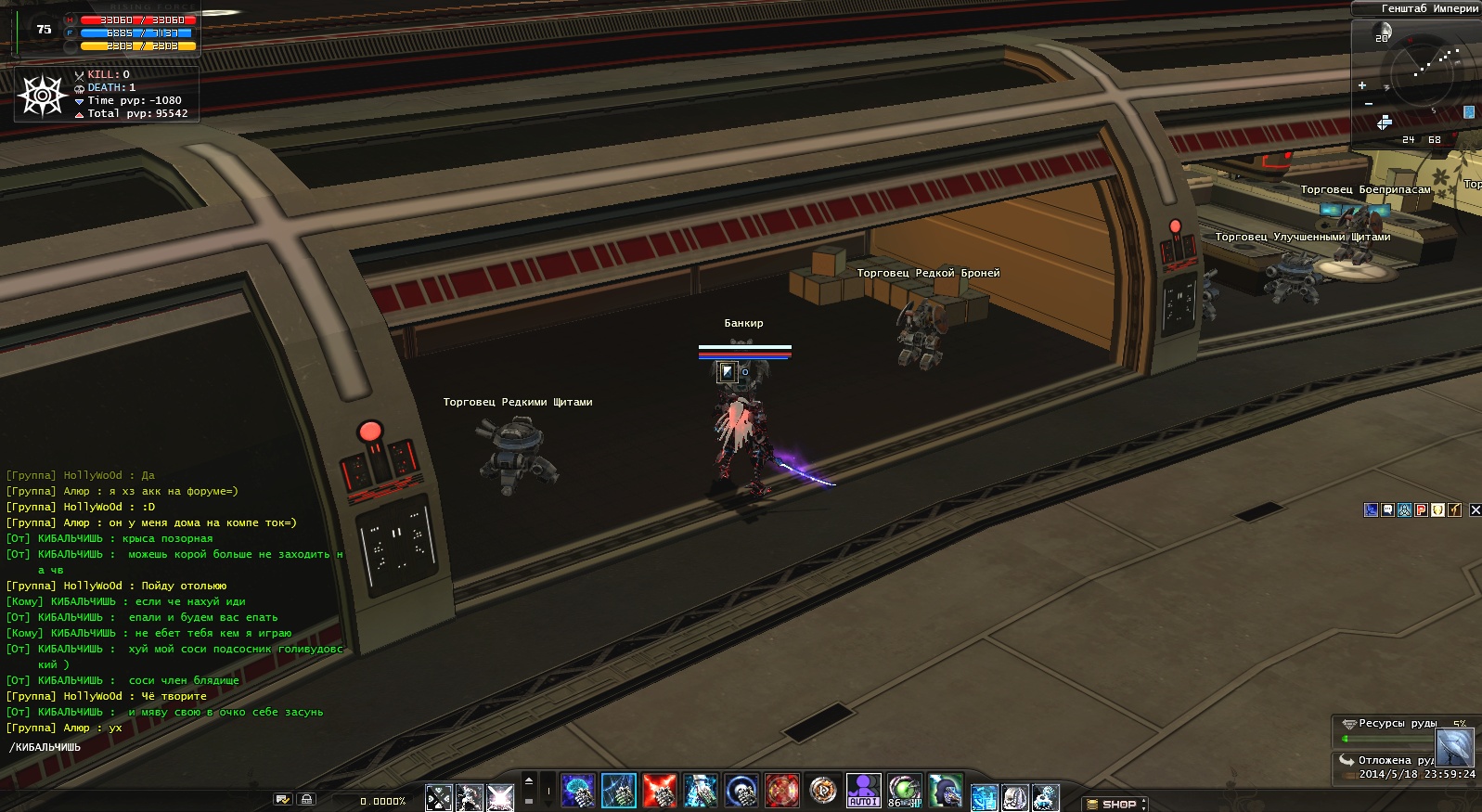Viewport: 1482px width, 812px height.
Task: Zoom out the minimap with minus button
Action: coord(1369,103)
